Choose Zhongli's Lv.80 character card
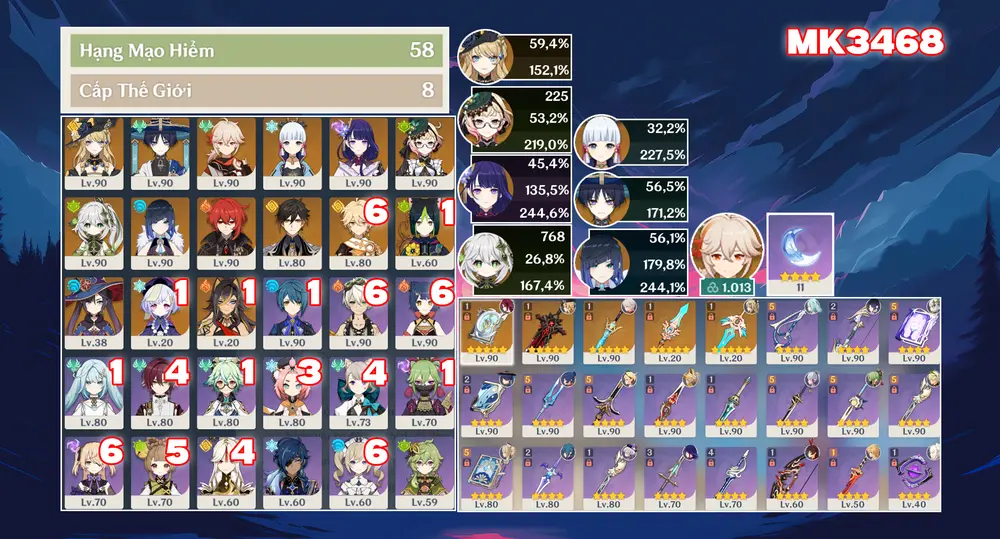Viewport: 1000px width, 539px height. (x=292, y=227)
